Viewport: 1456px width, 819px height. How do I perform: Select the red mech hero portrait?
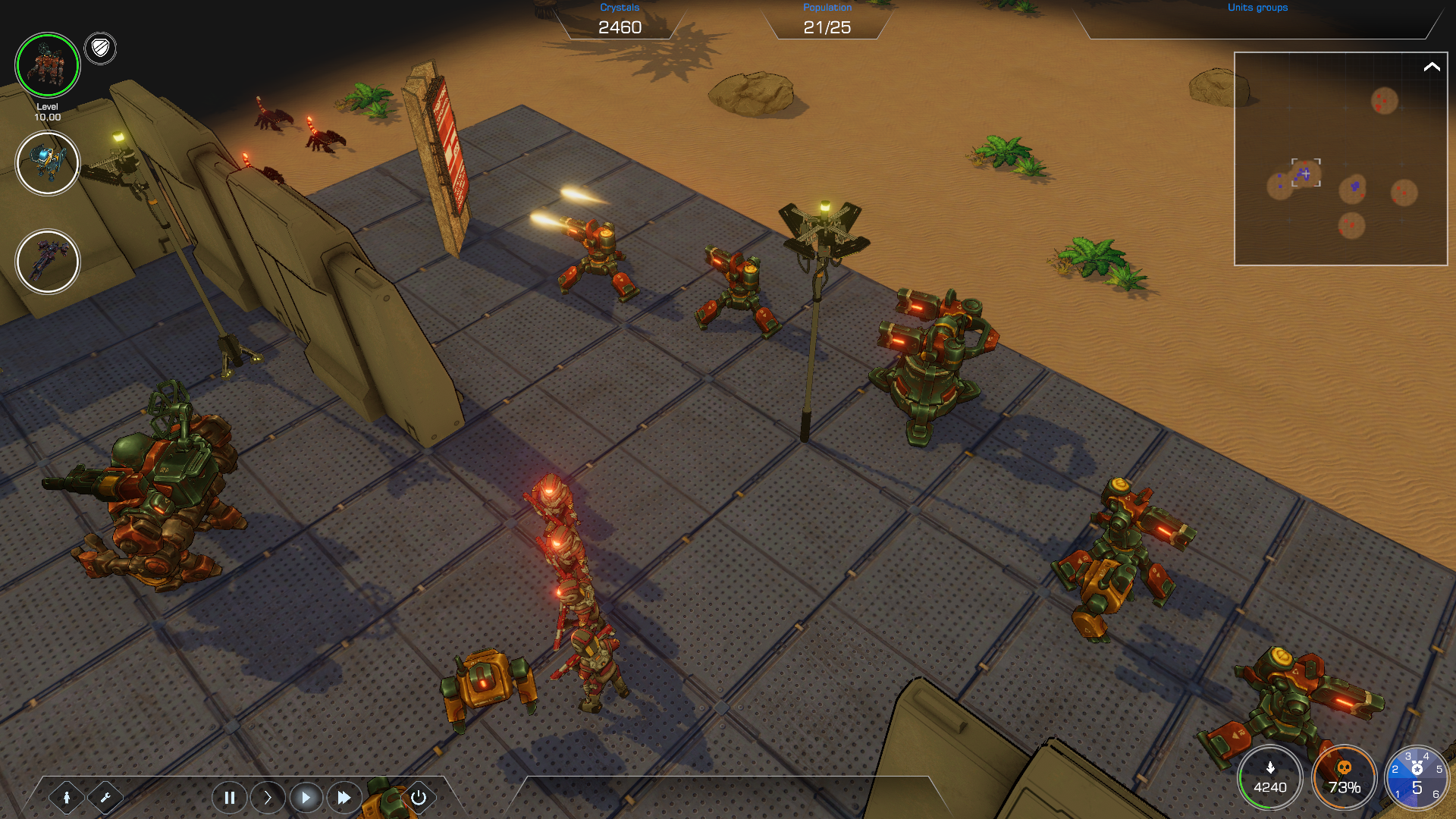[47, 65]
